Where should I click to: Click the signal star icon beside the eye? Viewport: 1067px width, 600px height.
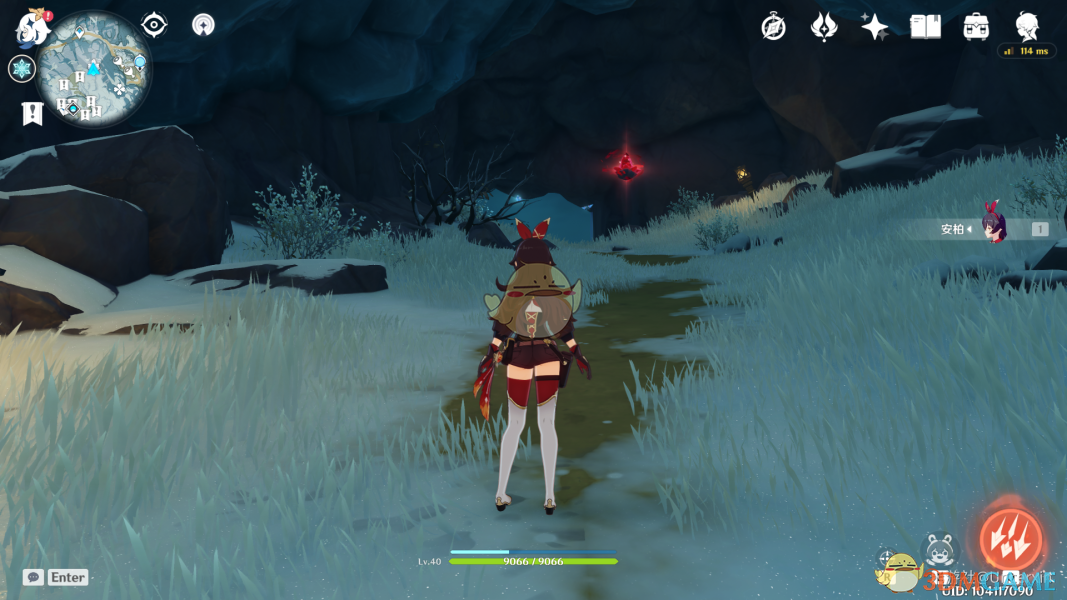click(x=202, y=26)
